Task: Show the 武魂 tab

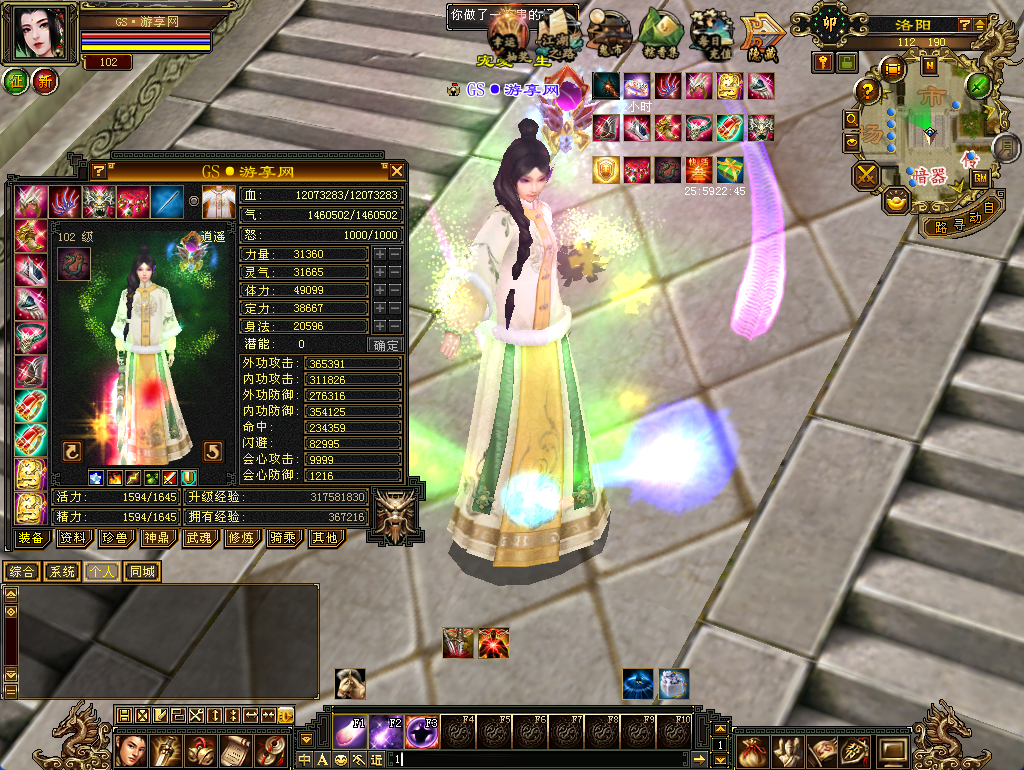Action: [198, 538]
